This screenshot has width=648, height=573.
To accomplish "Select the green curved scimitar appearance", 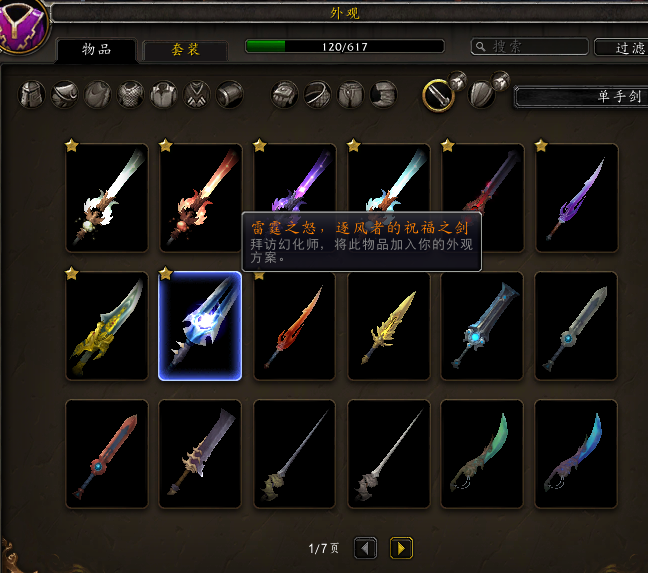I will pyautogui.click(x=482, y=454).
